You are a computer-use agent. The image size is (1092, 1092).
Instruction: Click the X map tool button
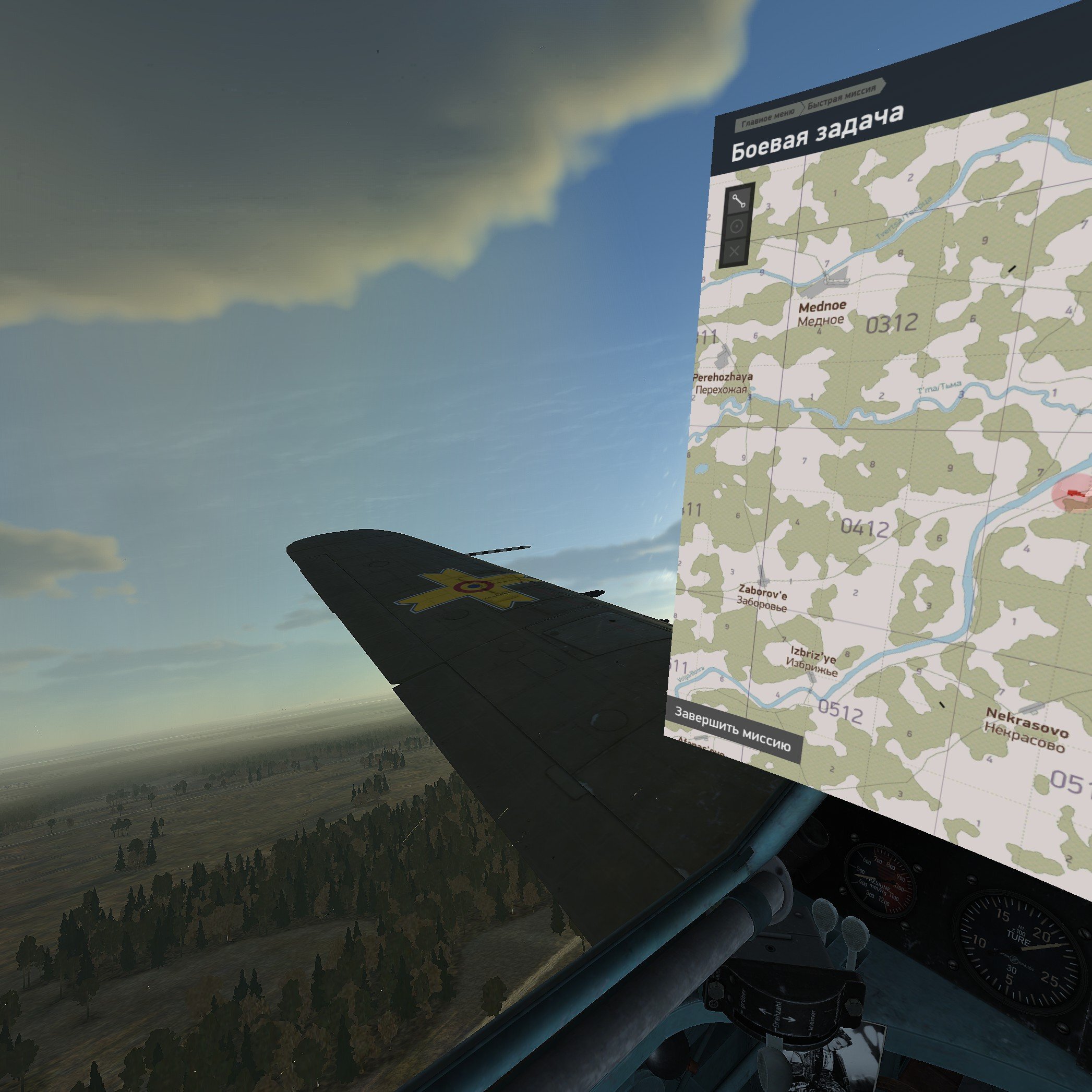(734, 251)
